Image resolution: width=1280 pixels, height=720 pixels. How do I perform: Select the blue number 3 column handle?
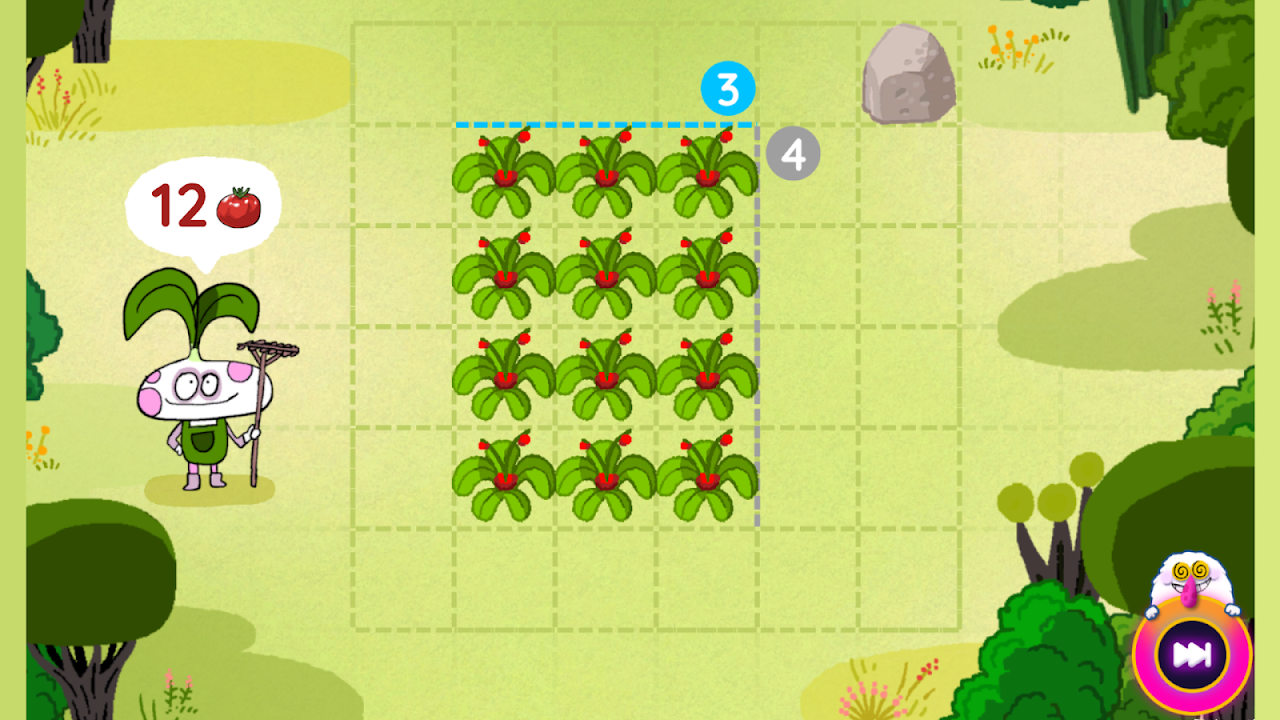(x=727, y=90)
